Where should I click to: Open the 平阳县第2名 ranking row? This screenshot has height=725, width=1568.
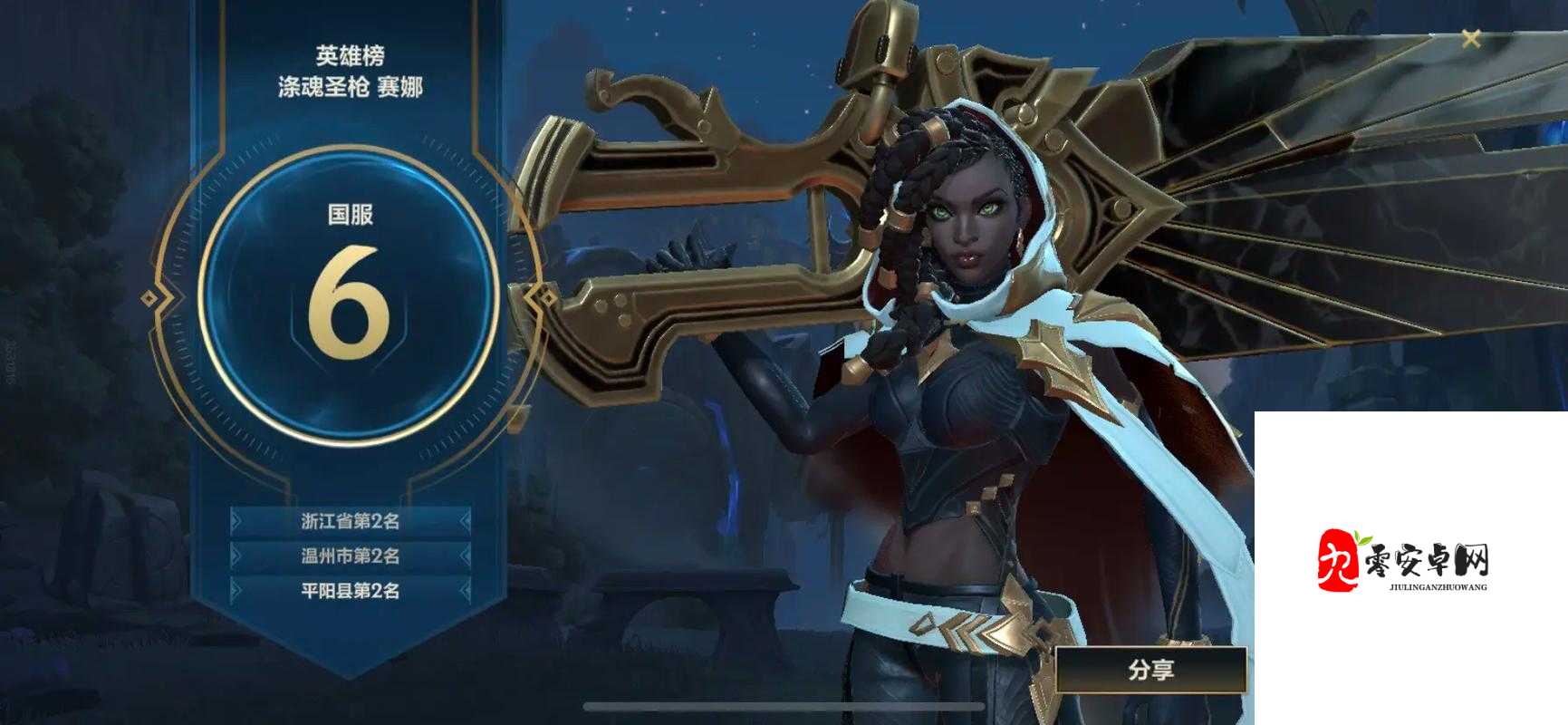(x=351, y=591)
